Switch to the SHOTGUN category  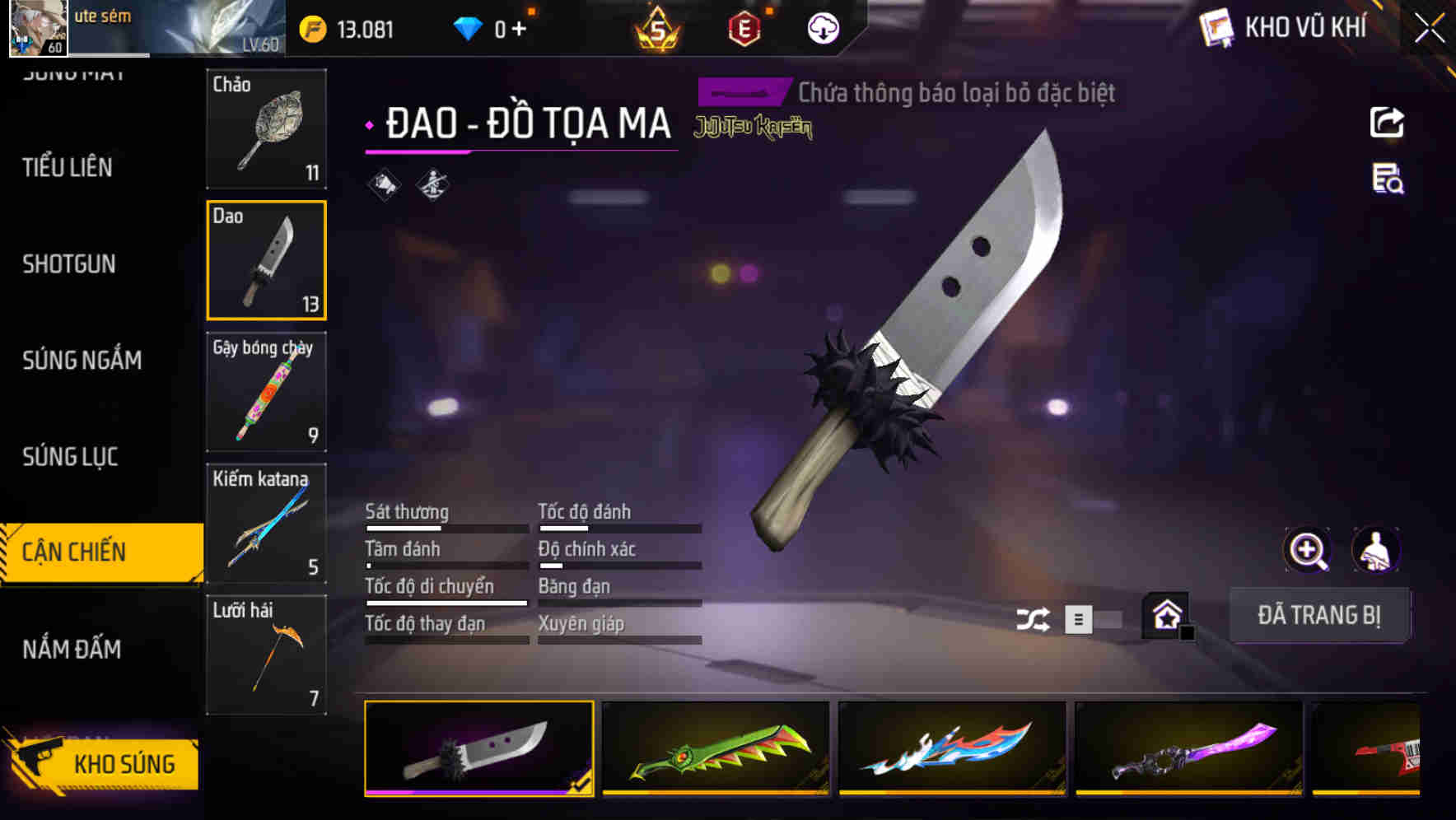pos(69,265)
